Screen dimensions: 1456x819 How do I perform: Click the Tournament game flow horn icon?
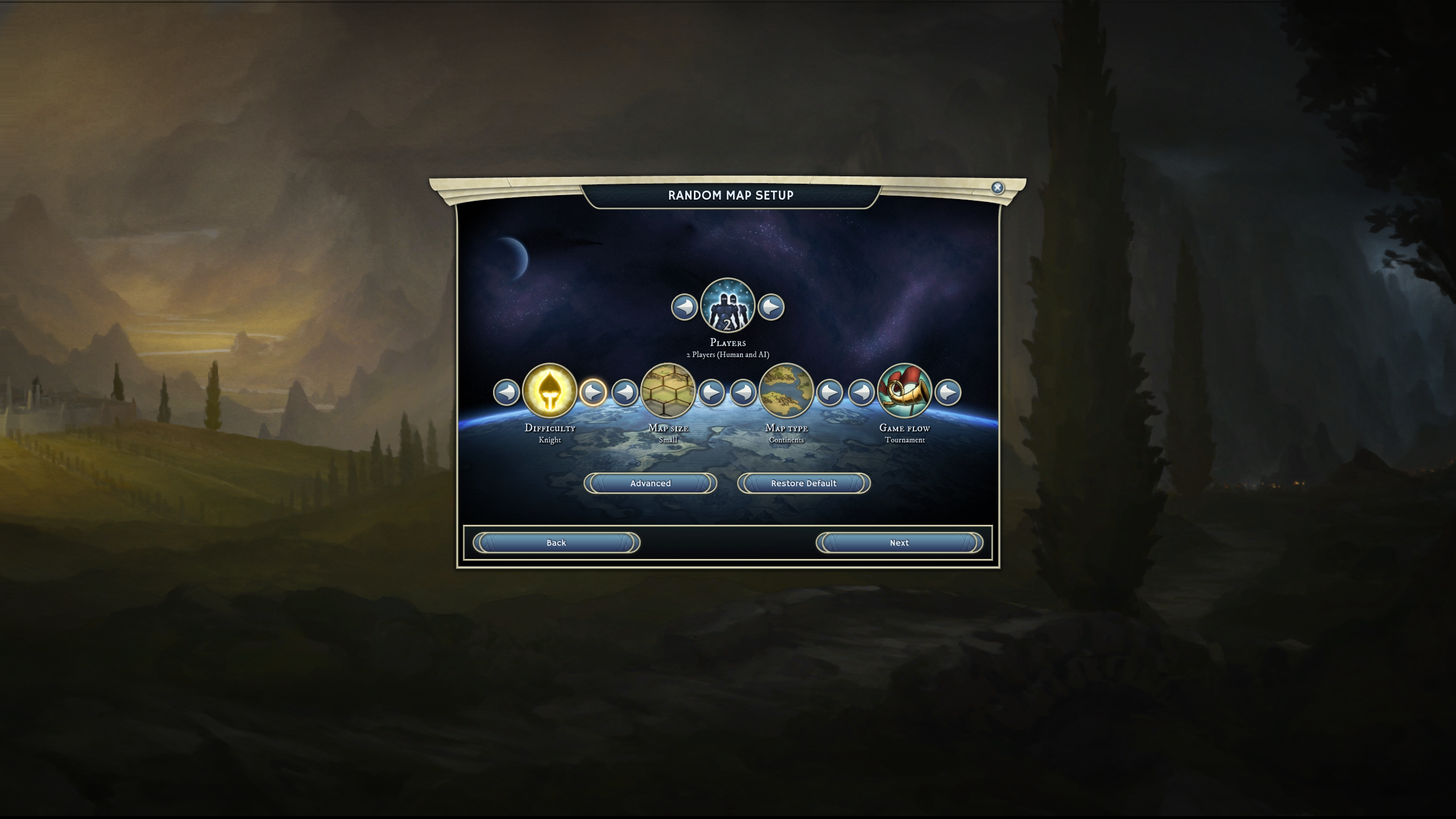[904, 391]
